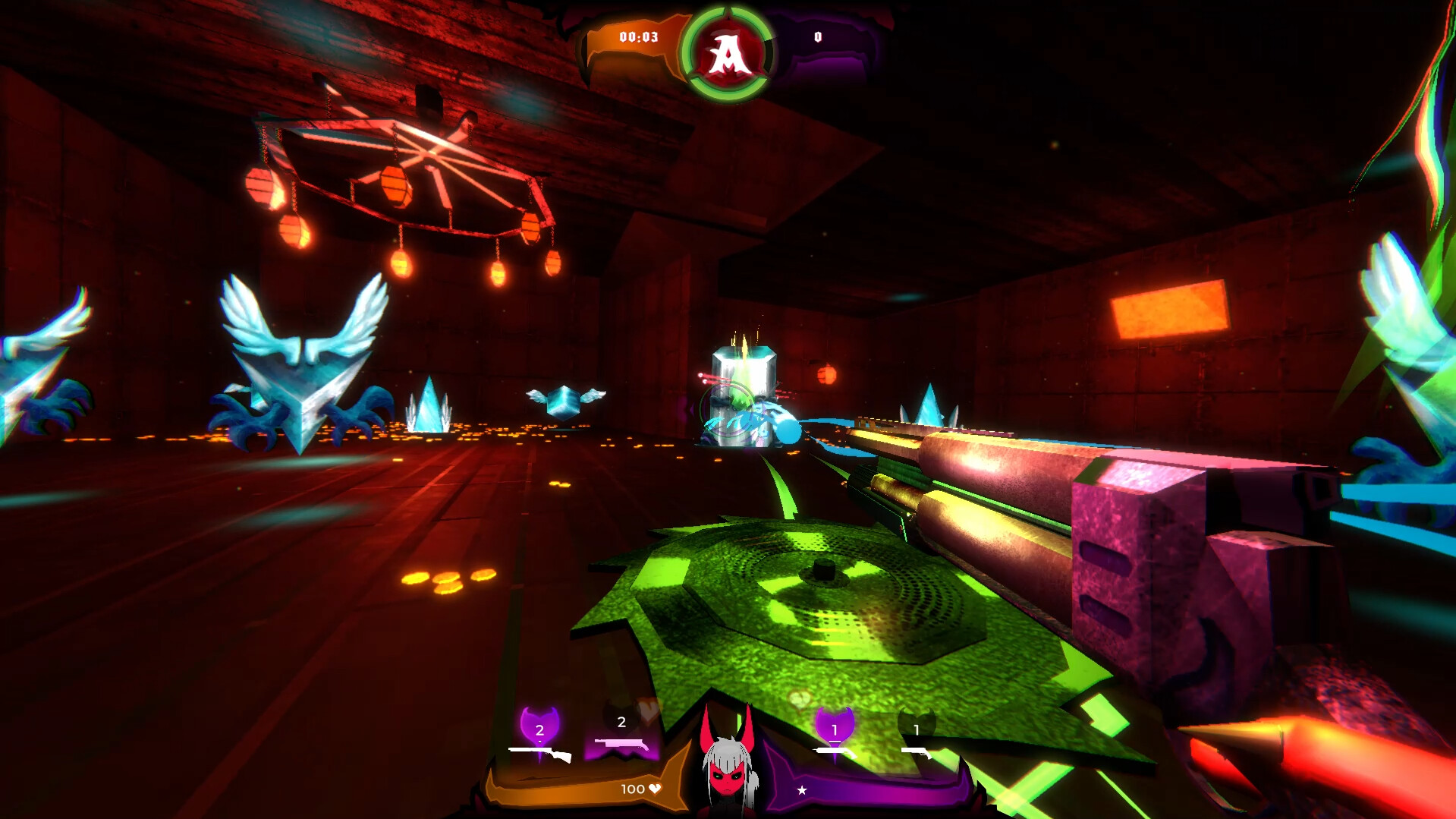
Task: Click the heart icon next to 100 health
Action: tap(654, 789)
